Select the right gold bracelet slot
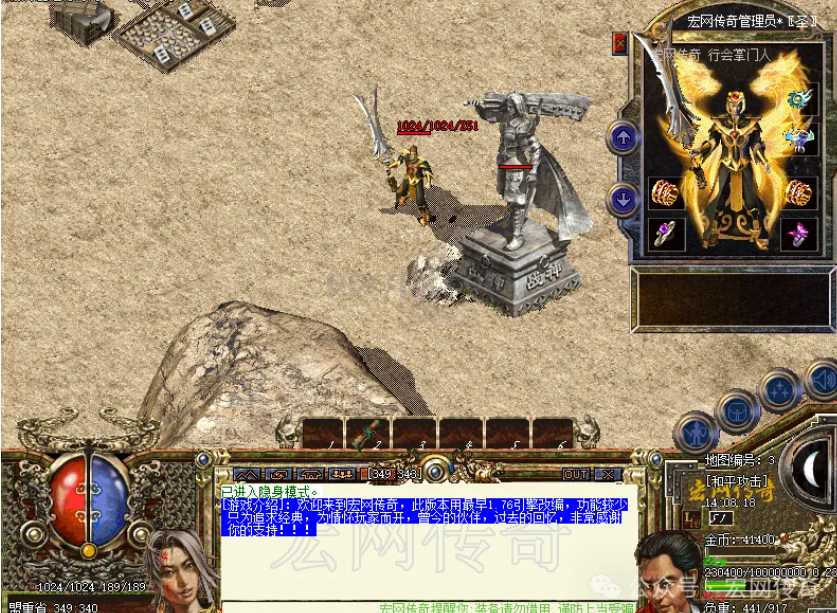This screenshot has height=613, width=837. pyautogui.click(x=797, y=193)
